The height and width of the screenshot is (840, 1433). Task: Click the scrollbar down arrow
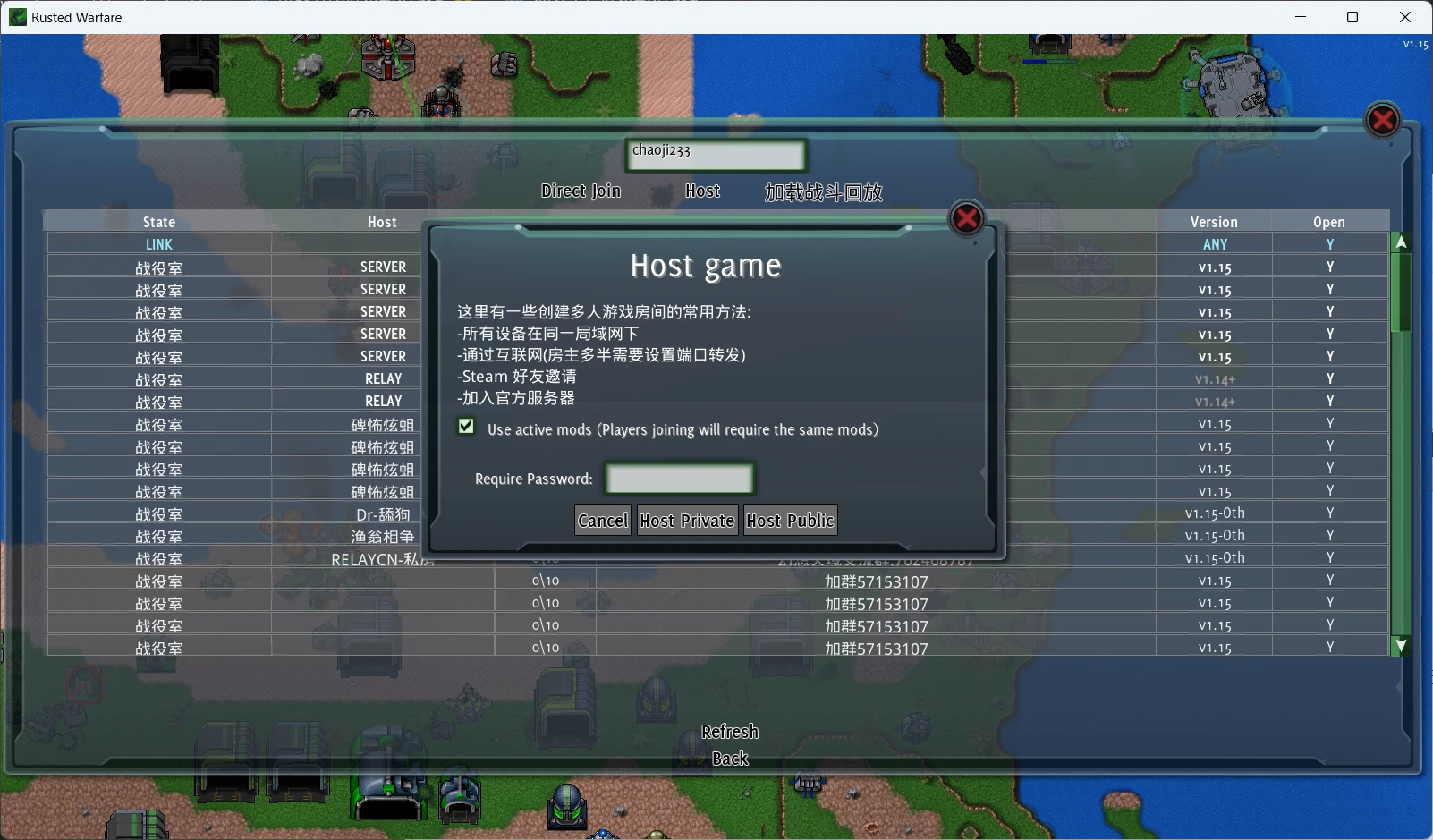click(1400, 645)
